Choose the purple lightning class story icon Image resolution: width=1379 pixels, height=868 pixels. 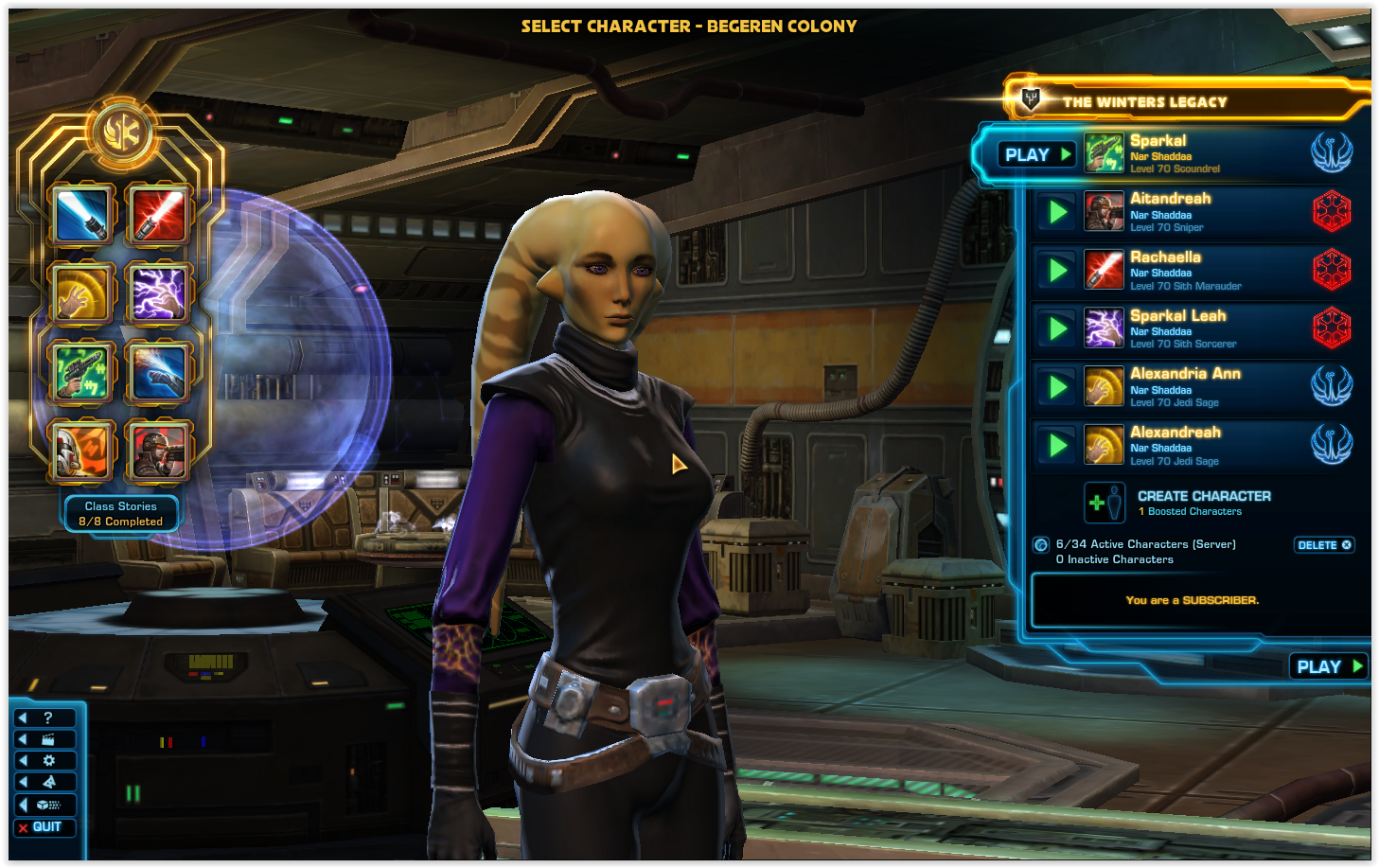click(158, 292)
